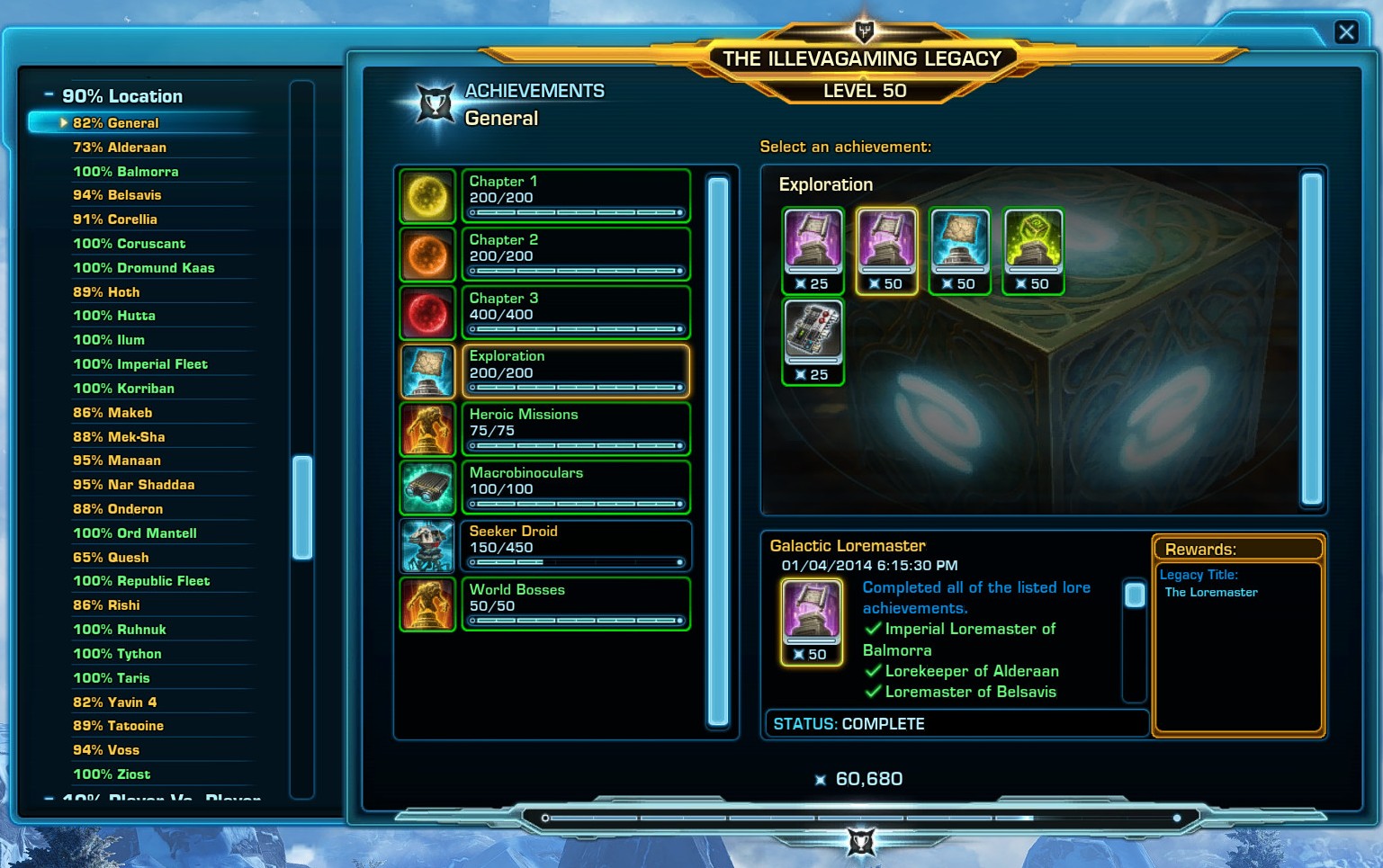Select the Quesh location entry

coord(111,558)
